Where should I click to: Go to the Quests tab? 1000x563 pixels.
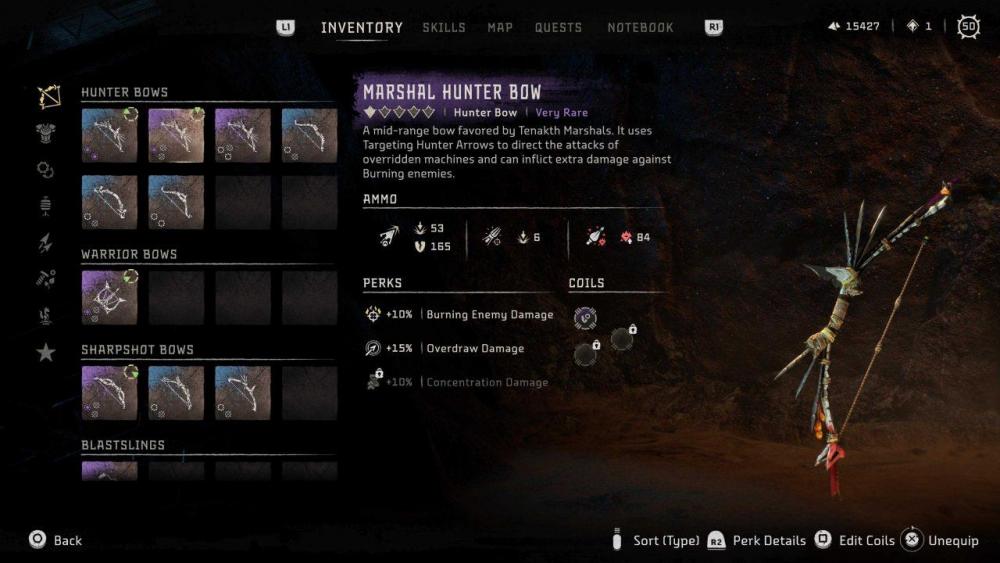559,28
